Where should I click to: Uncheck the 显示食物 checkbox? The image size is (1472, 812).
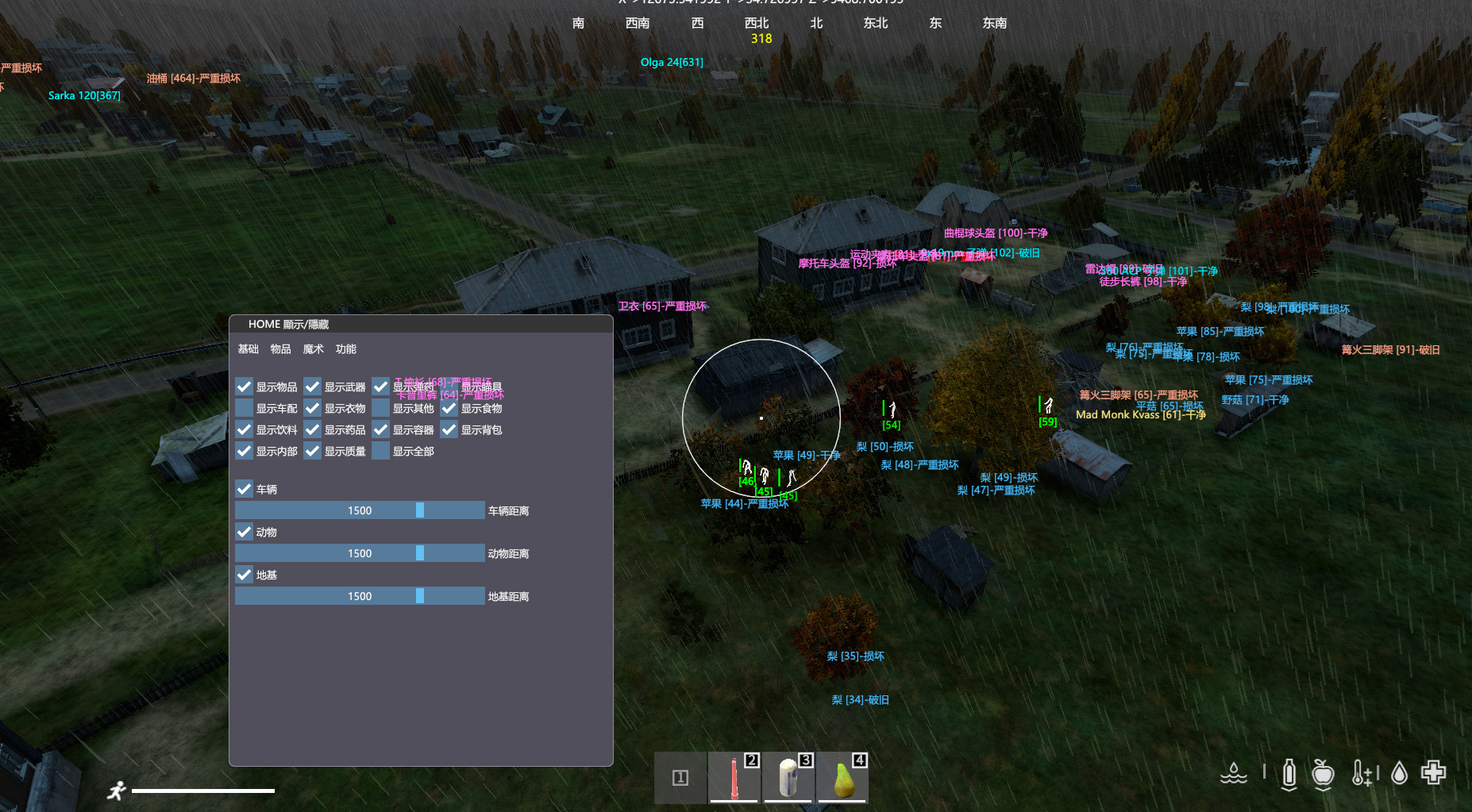(449, 408)
